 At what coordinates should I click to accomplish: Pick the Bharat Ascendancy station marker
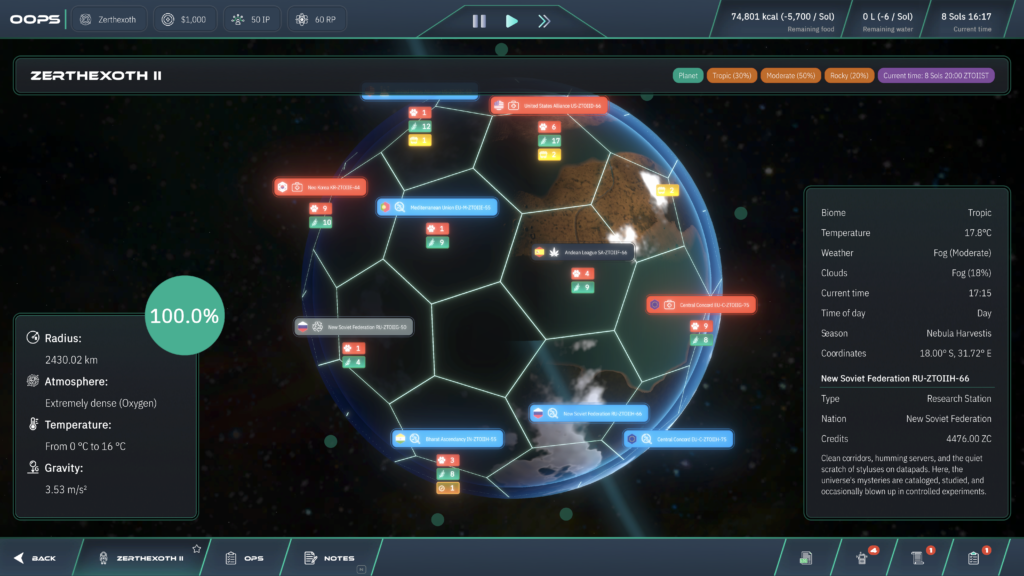point(445,438)
